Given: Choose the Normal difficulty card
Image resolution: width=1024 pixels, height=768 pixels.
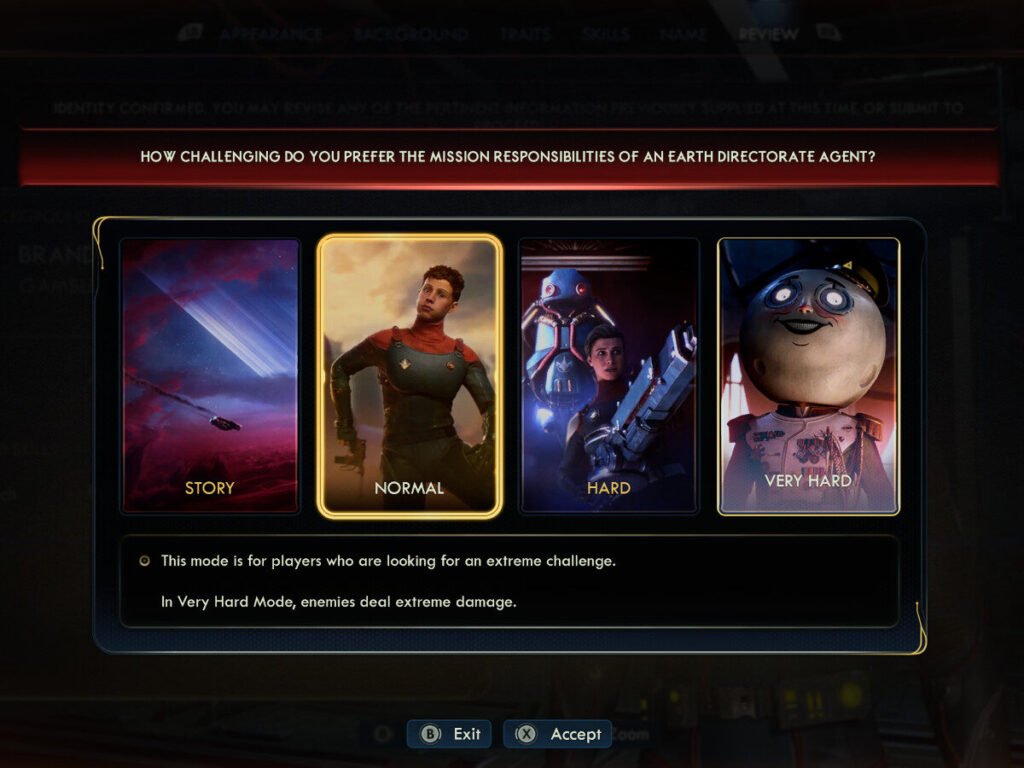Looking at the screenshot, I should click(409, 376).
